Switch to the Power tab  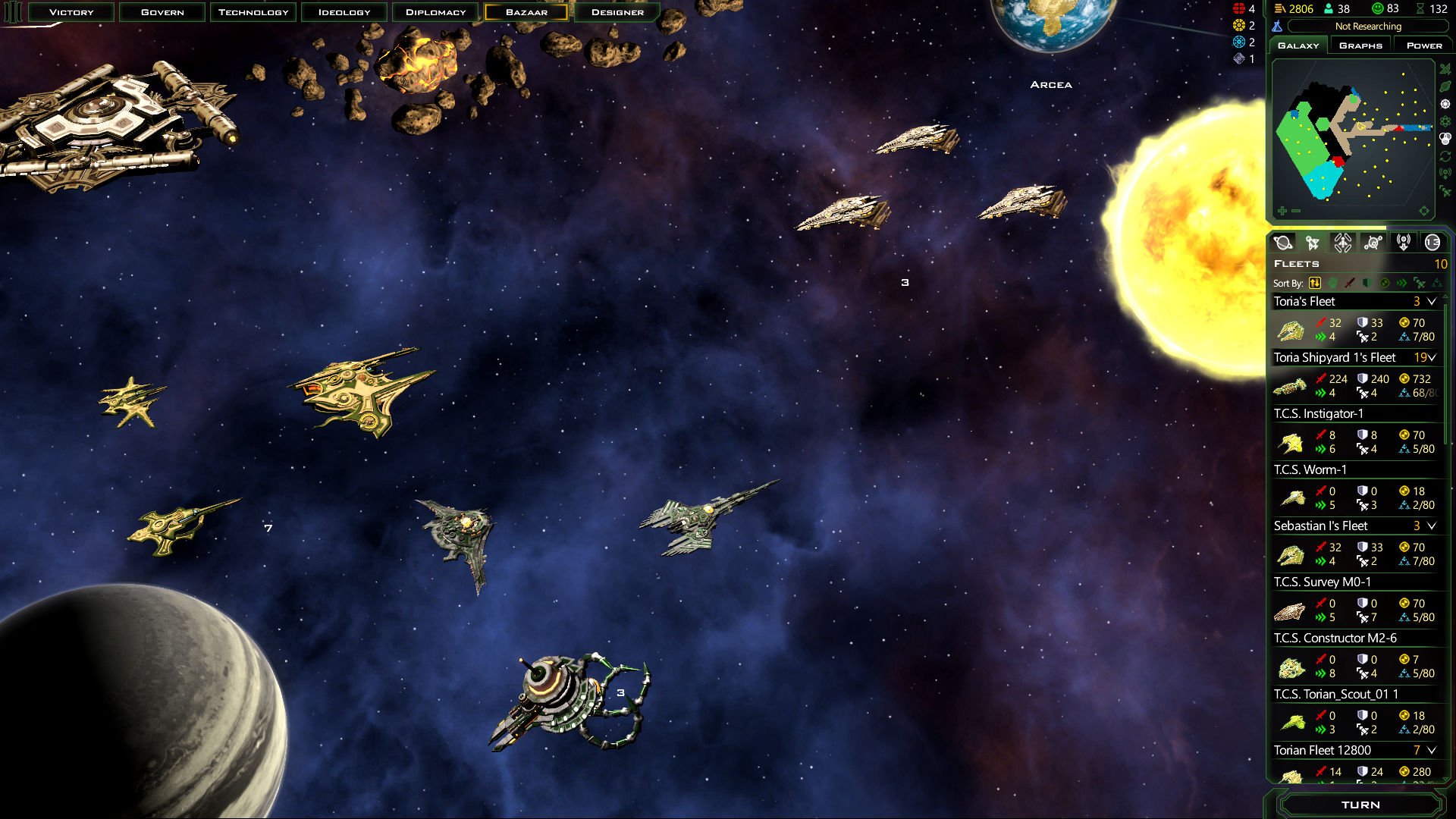1423,45
